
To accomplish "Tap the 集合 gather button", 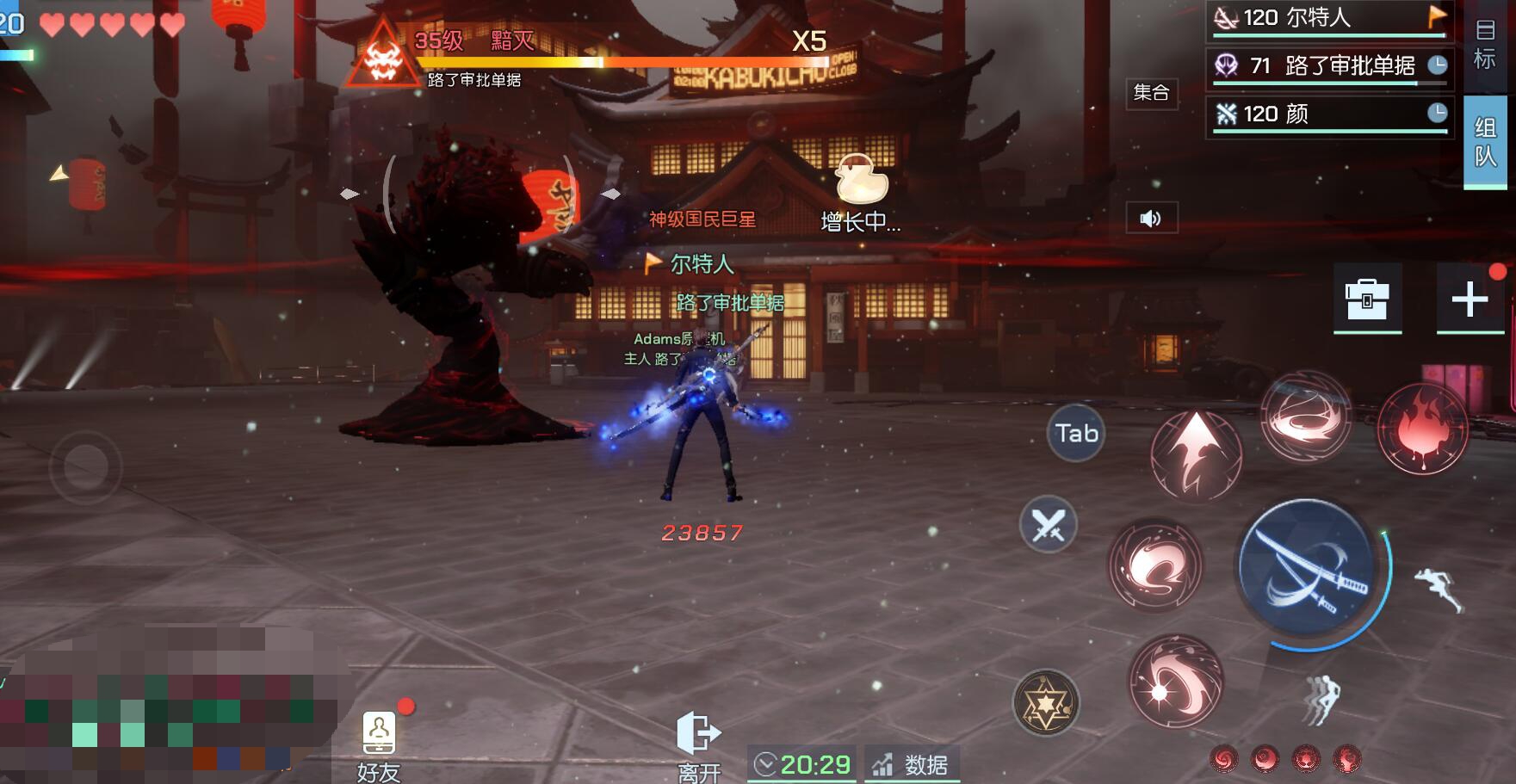I will pos(1151,92).
